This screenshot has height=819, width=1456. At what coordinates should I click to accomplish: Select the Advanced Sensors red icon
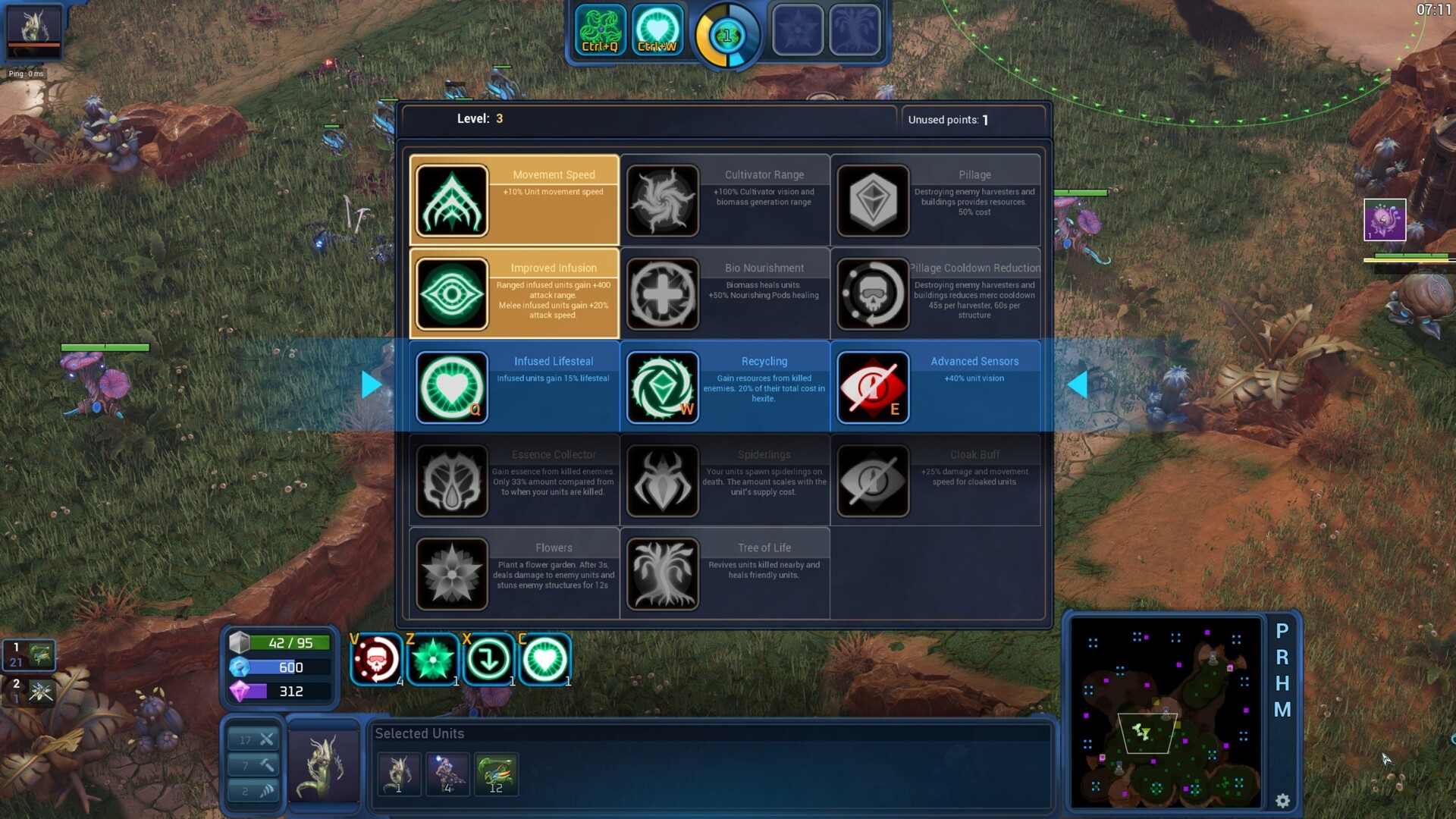click(872, 388)
